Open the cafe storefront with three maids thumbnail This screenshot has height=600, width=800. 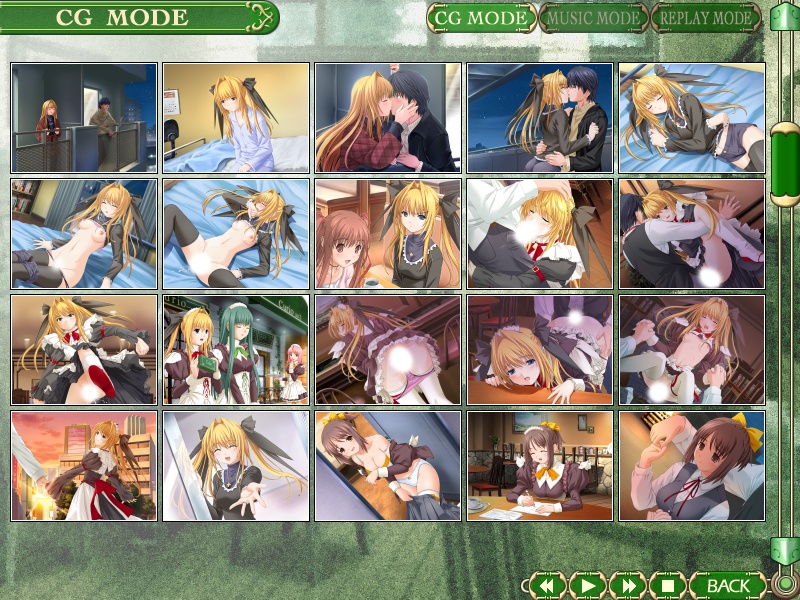coord(236,350)
